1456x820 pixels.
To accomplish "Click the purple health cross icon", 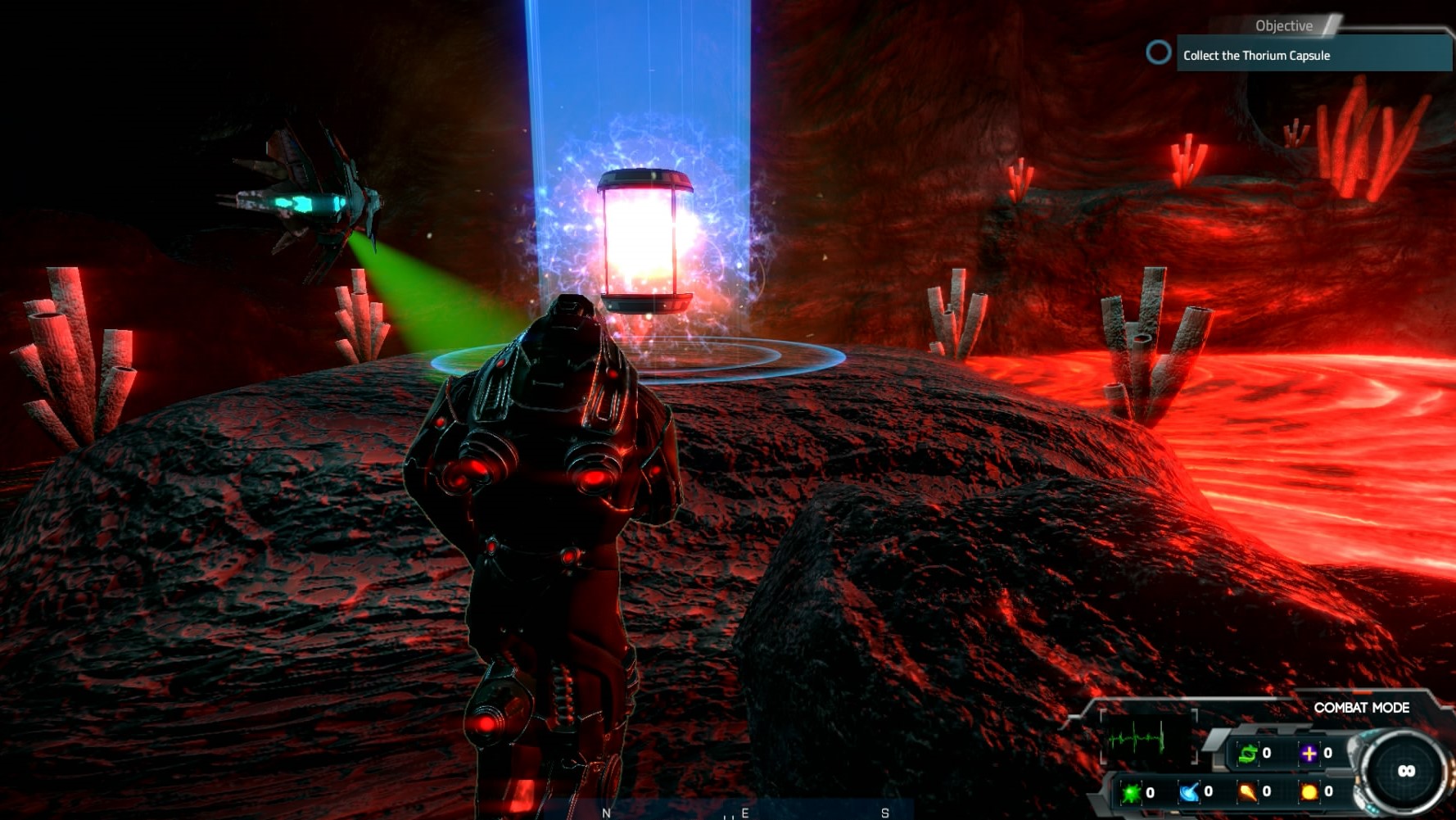I will point(1309,752).
